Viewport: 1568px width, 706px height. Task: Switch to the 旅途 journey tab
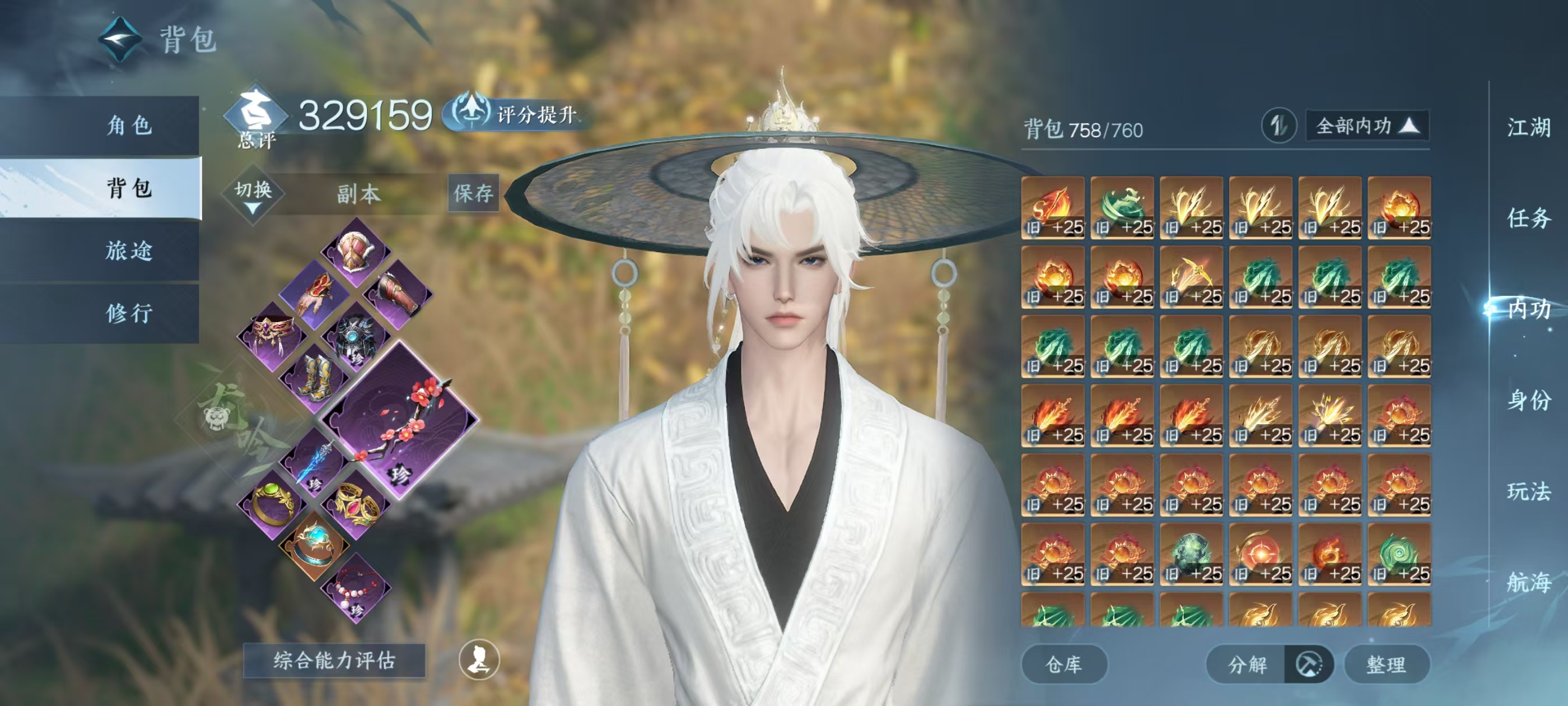[129, 250]
